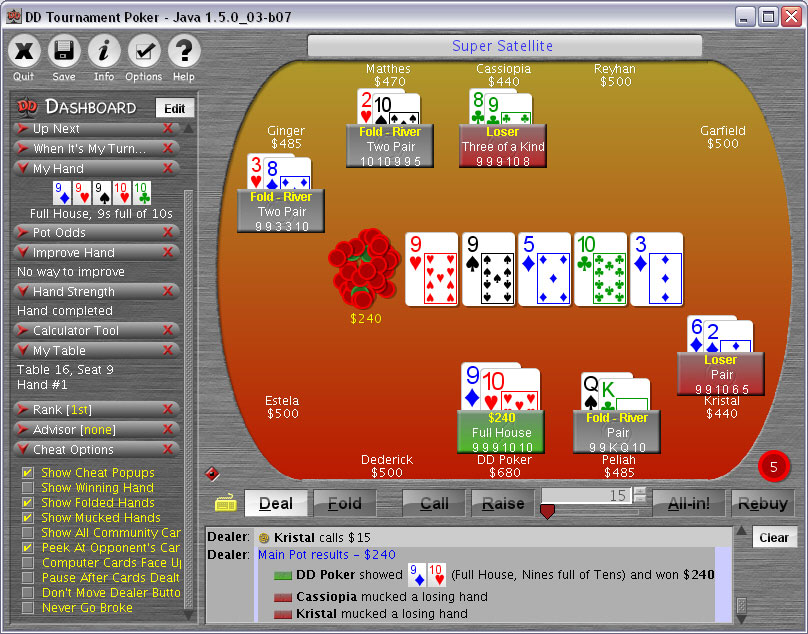Open the Options dialog
The height and width of the screenshot is (634, 808).
pyautogui.click(x=144, y=51)
